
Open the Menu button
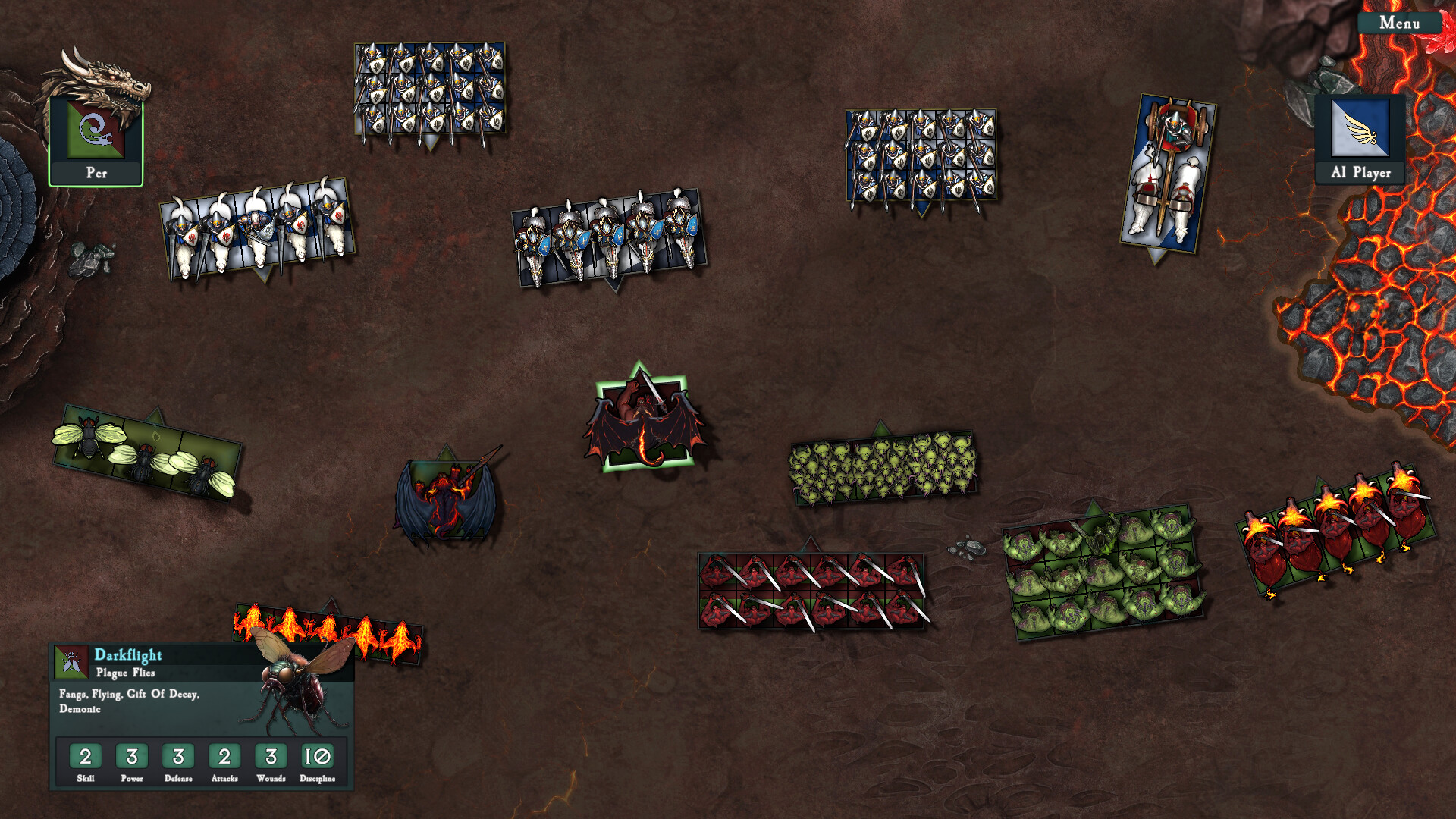coord(1399,23)
